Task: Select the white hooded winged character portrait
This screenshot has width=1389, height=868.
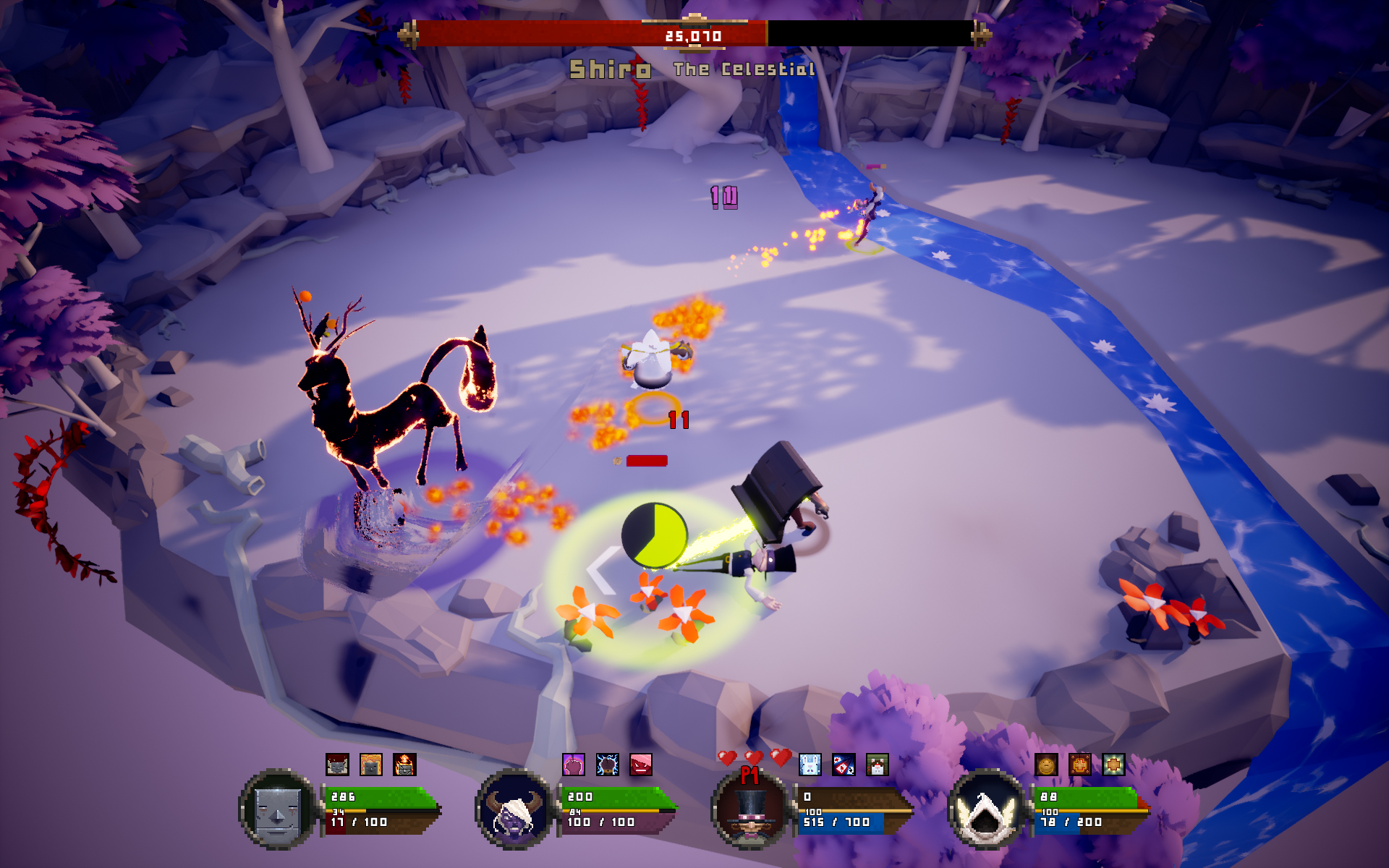Action: [x=987, y=810]
